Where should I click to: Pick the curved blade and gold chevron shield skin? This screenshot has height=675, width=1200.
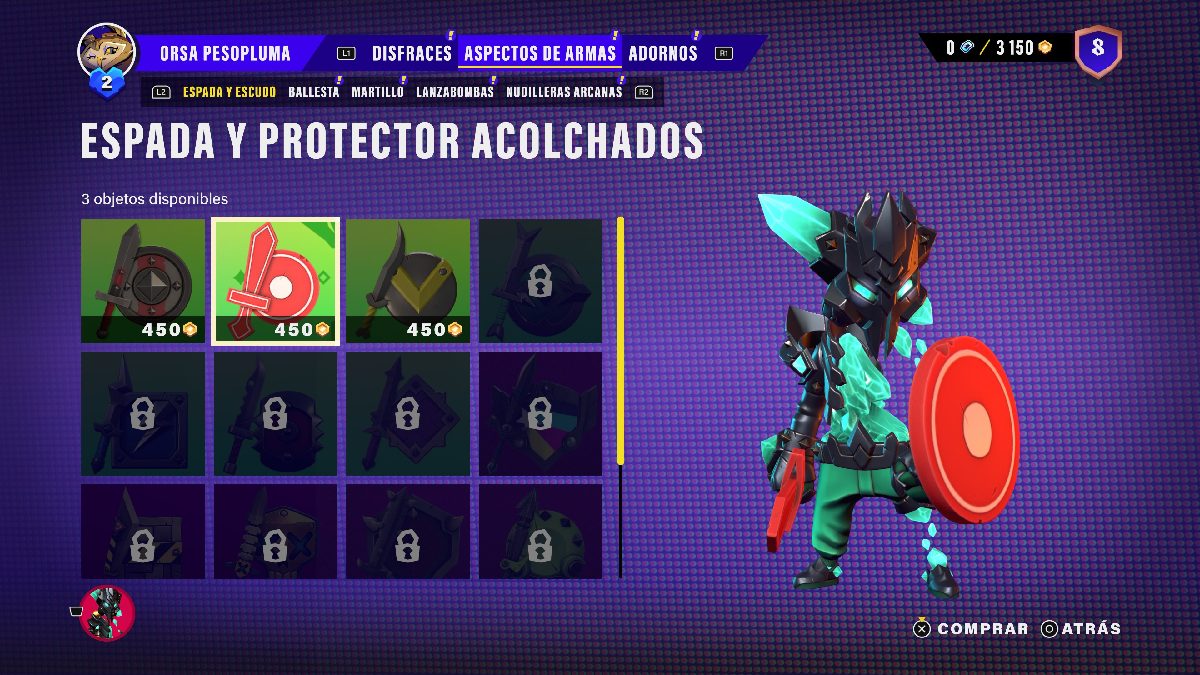pyautogui.click(x=408, y=281)
